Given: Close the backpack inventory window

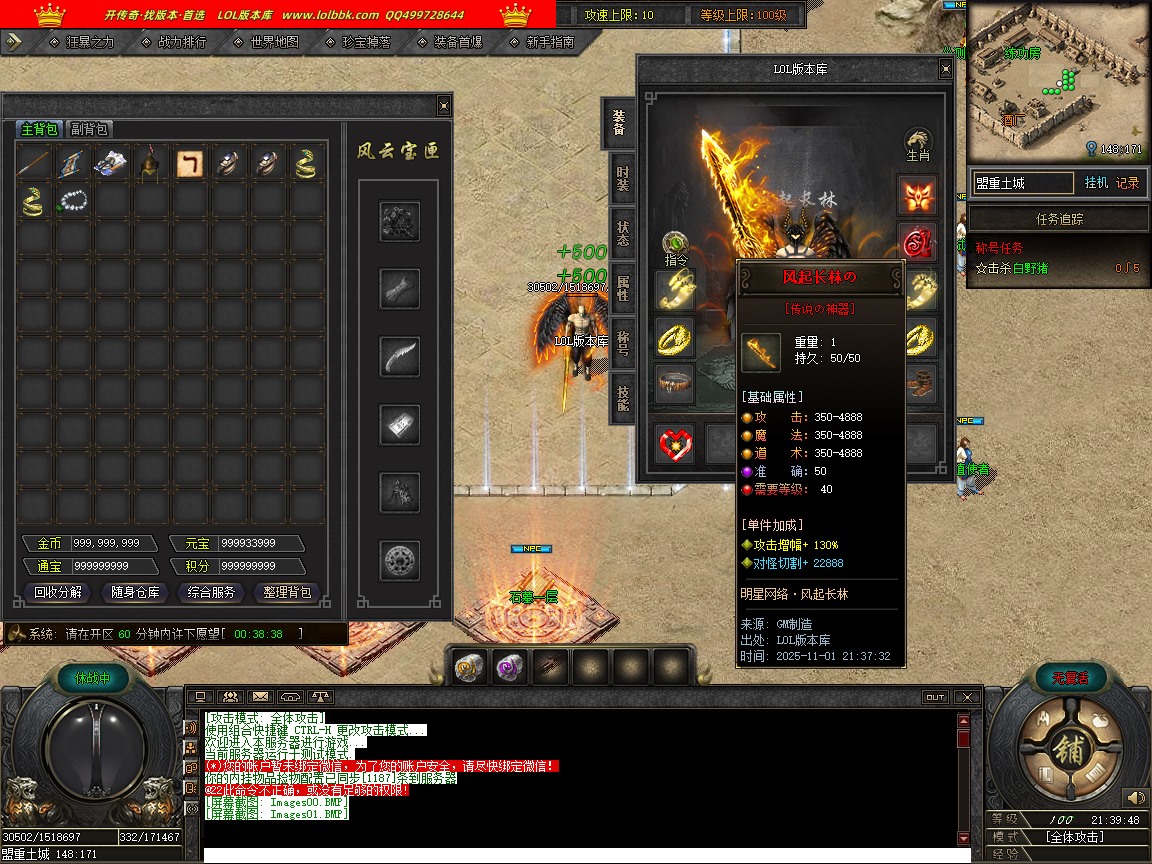Looking at the screenshot, I should point(444,106).
